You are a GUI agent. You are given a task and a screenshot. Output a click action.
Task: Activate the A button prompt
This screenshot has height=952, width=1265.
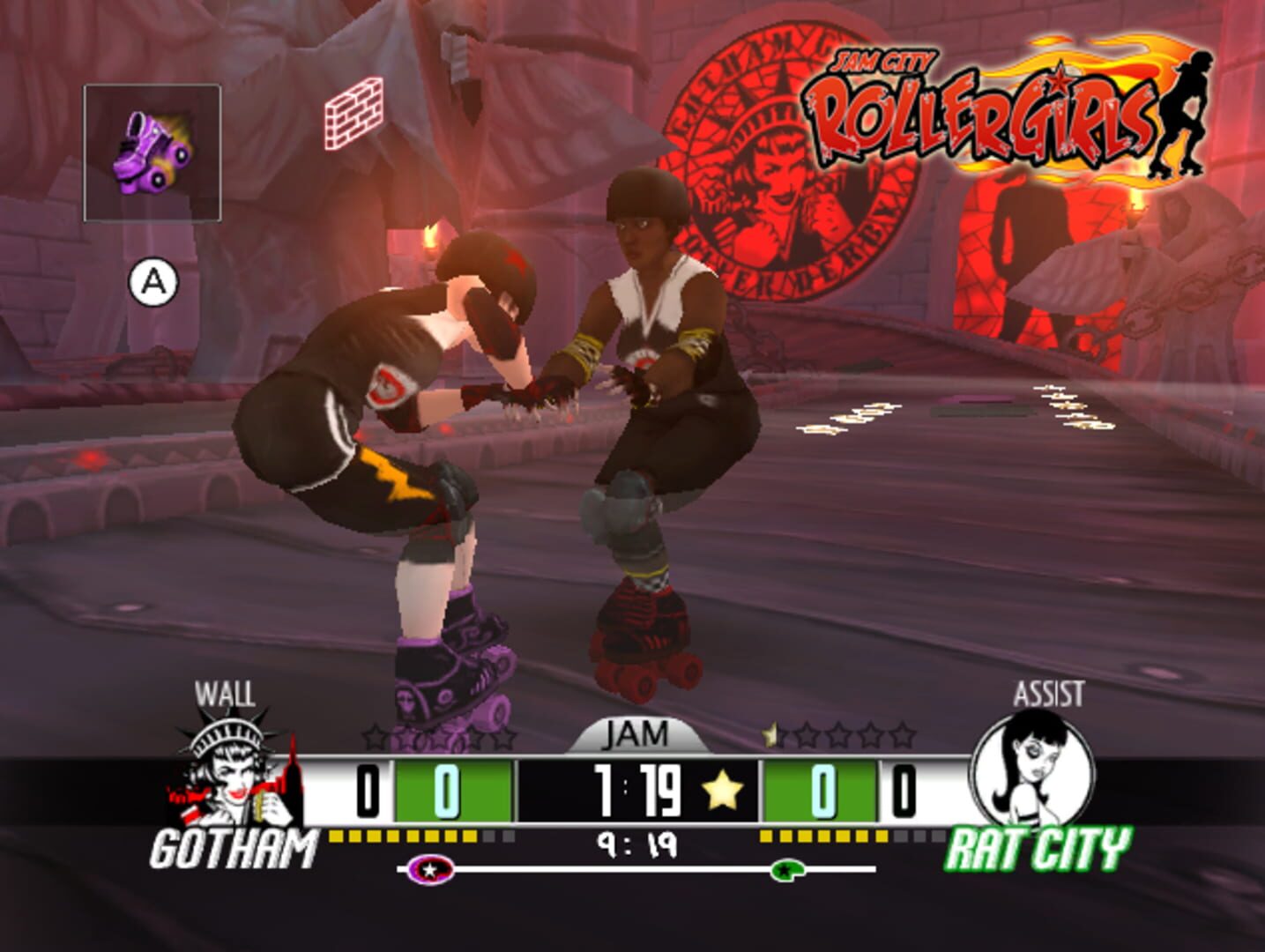(153, 281)
